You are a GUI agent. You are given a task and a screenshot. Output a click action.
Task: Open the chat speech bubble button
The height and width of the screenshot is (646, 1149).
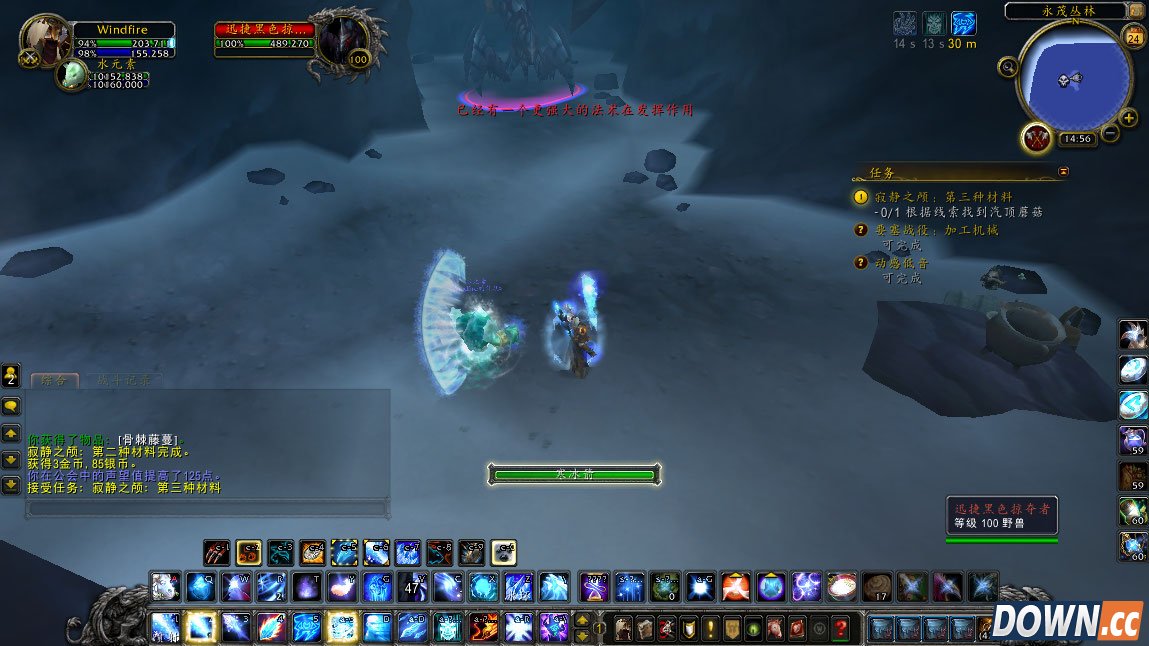(11, 406)
